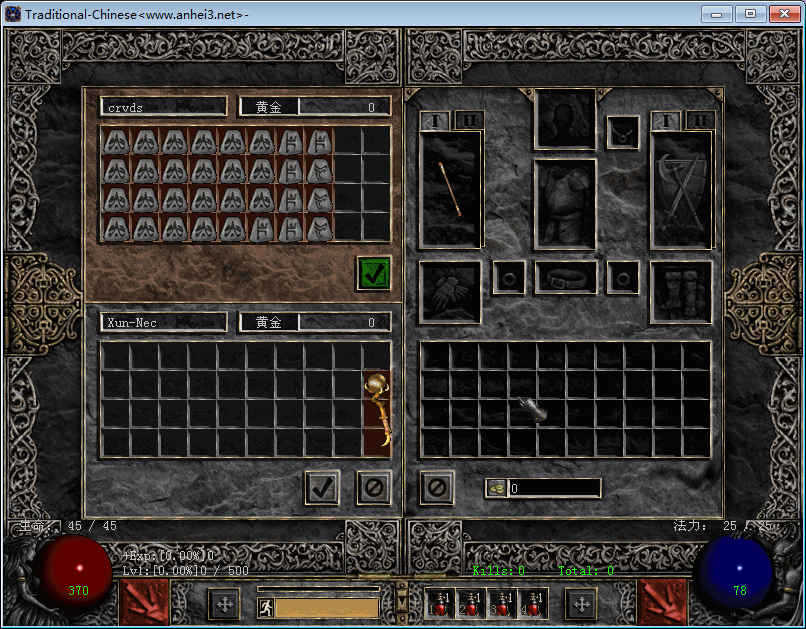This screenshot has width=806, height=629.
Task: Switch to weapon set II above the wand
Action: coord(466,120)
